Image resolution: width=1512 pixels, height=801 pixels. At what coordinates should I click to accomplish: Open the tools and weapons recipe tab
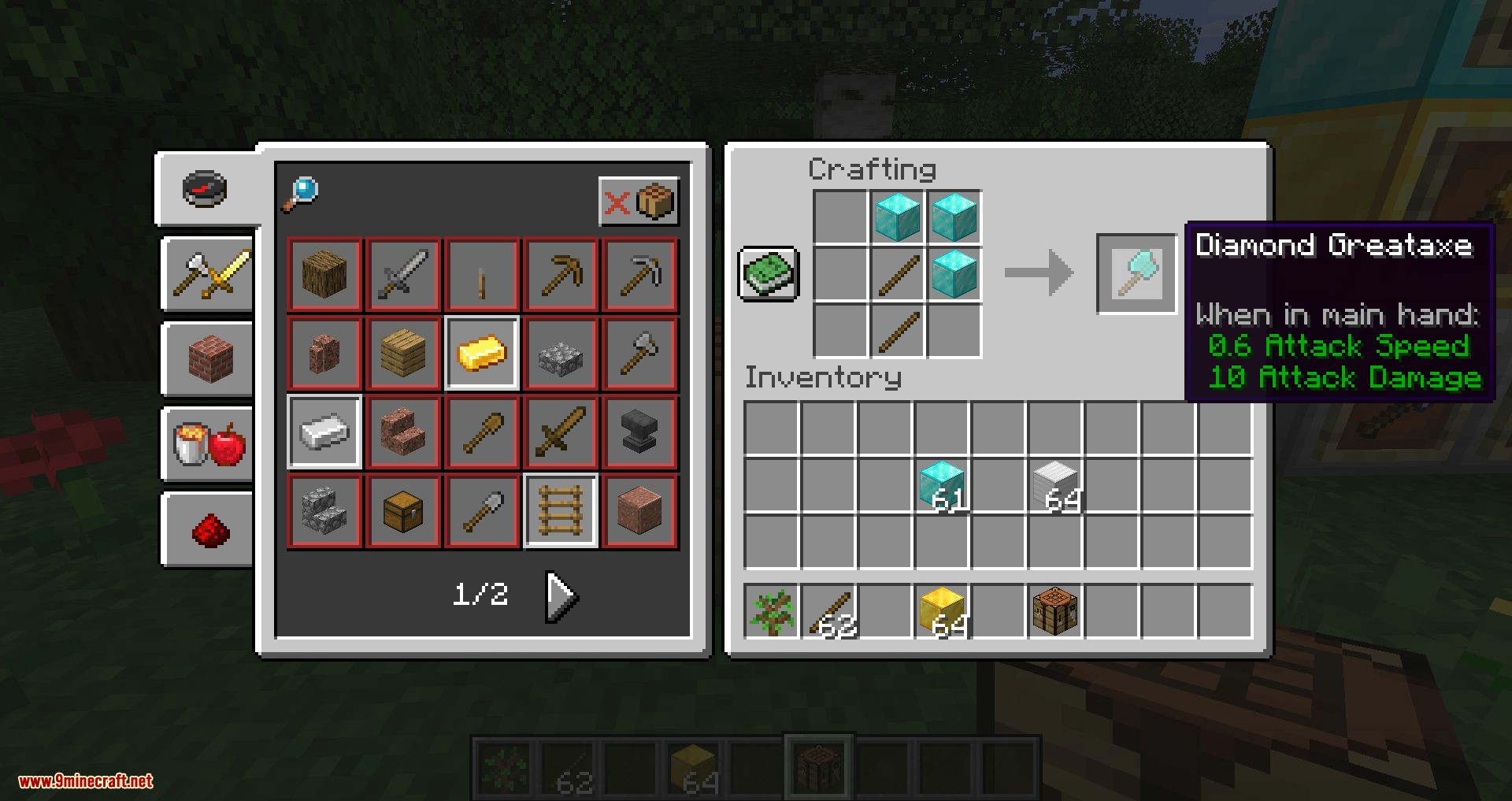210,274
